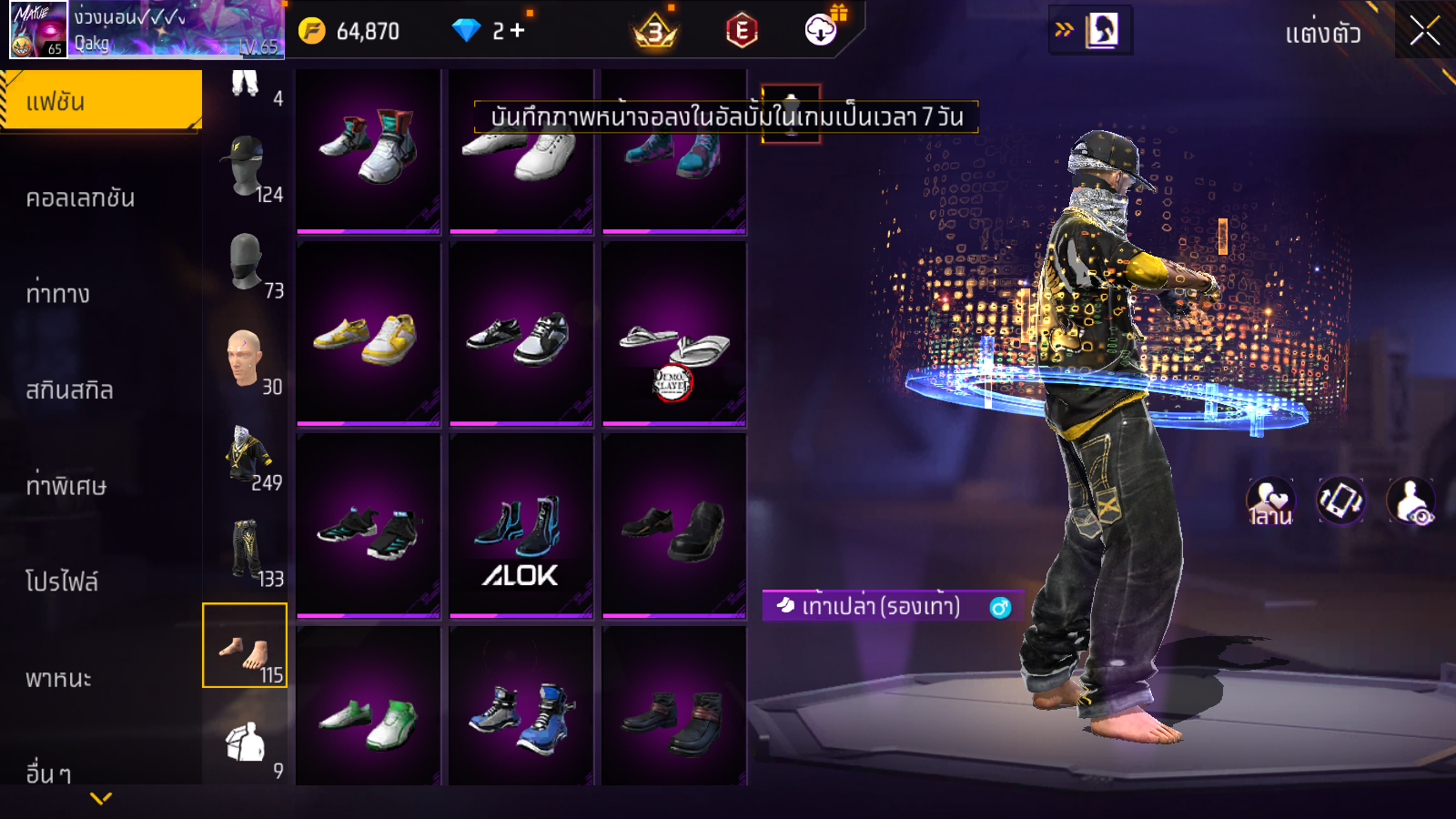
Task: Open the face mask category with 73 items
Action: (x=245, y=262)
